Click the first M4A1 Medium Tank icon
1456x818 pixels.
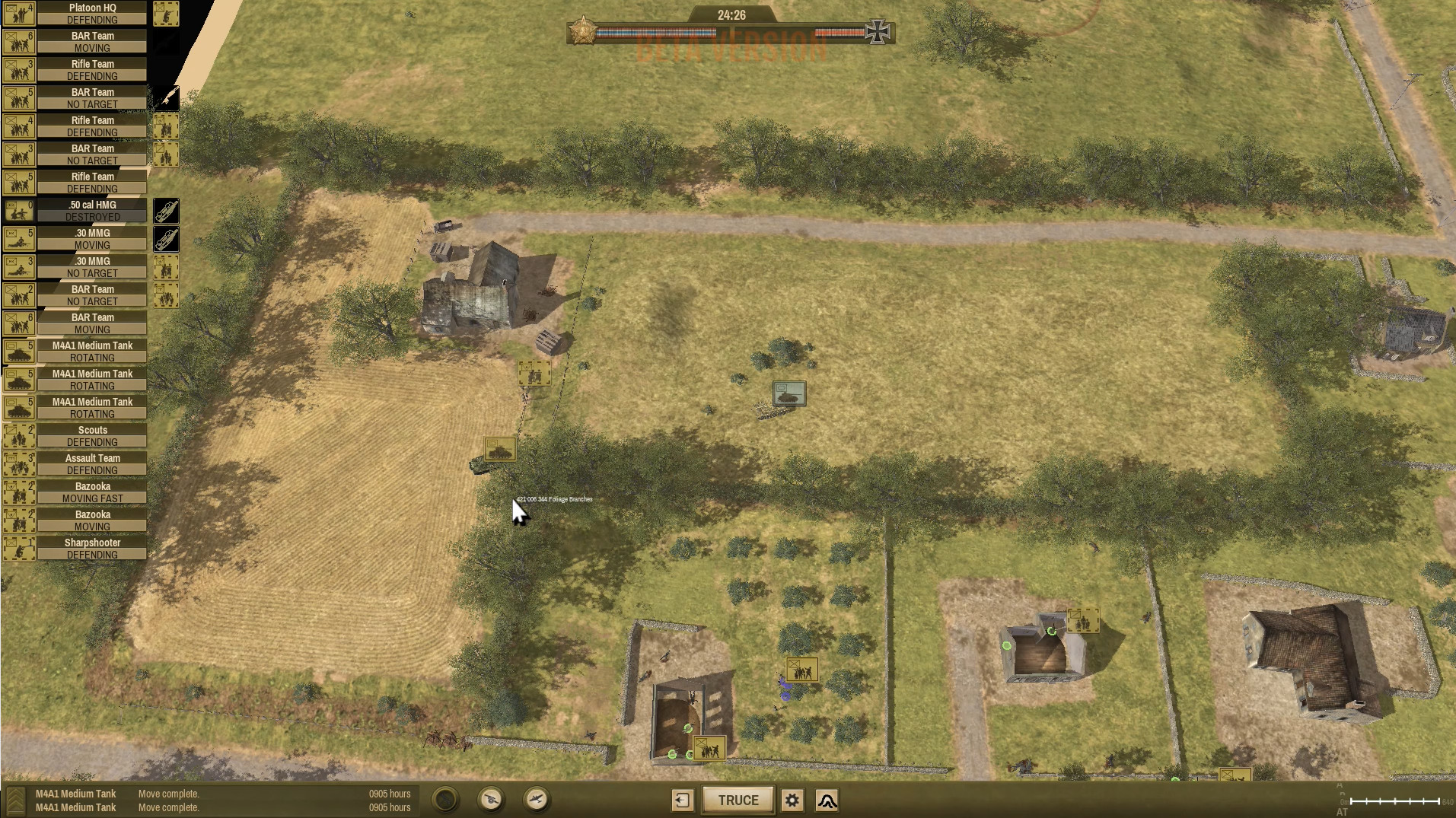click(19, 352)
